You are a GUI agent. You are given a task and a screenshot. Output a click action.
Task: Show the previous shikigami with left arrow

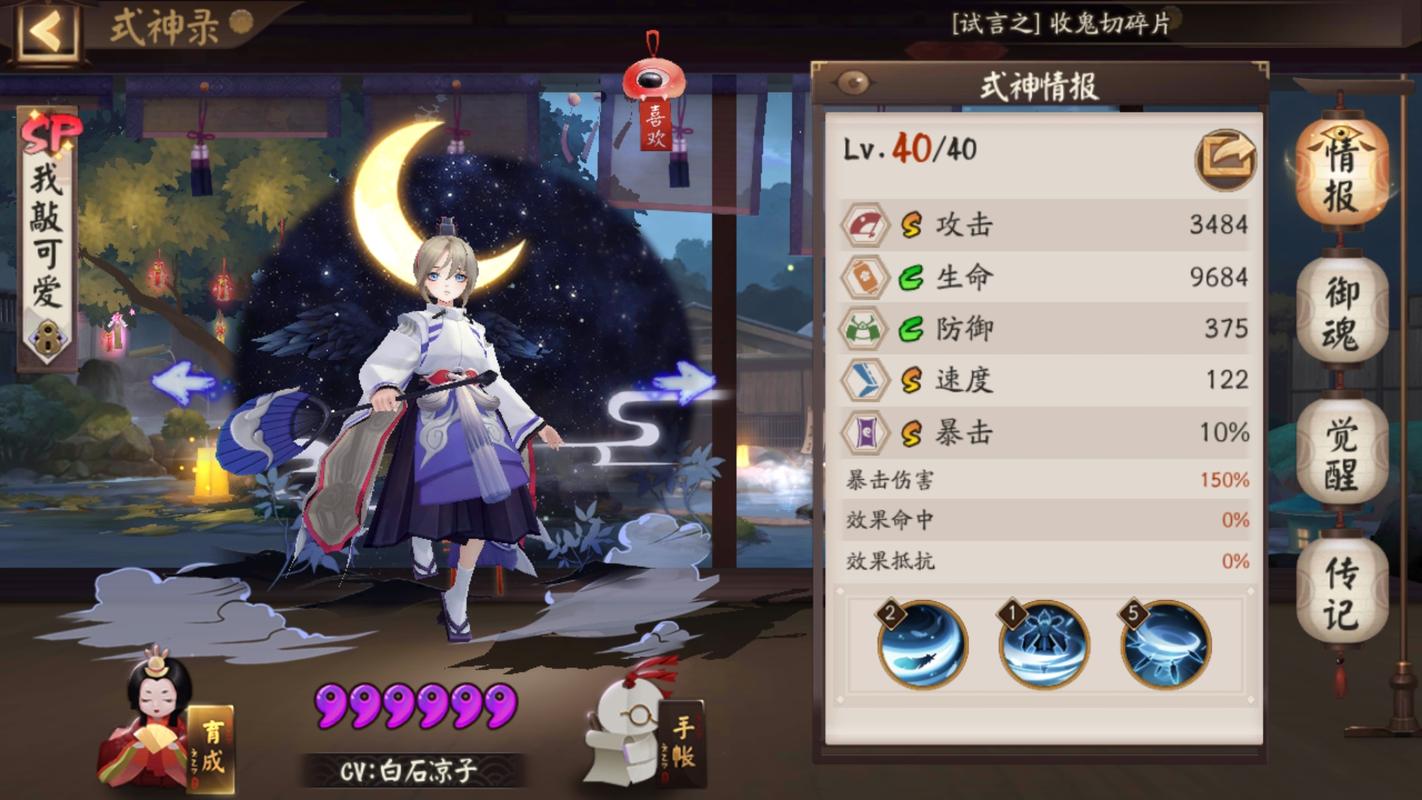coord(183,383)
